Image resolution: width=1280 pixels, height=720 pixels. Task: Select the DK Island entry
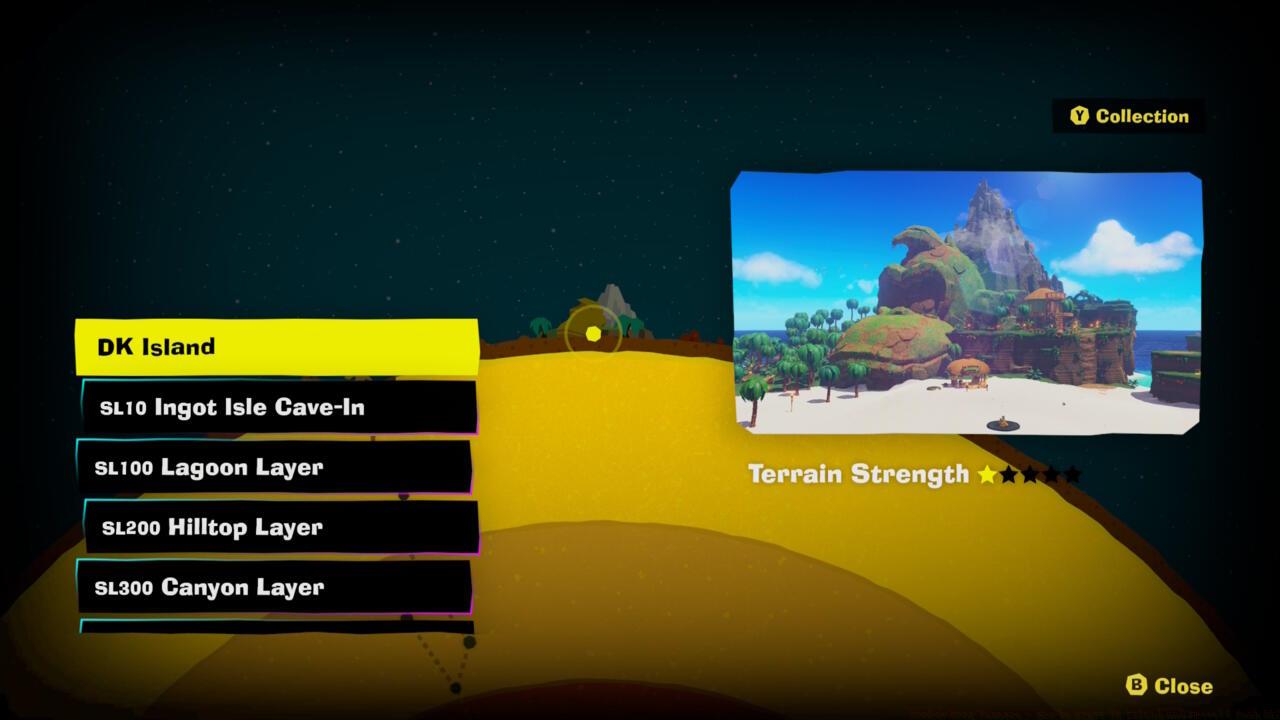(x=275, y=346)
